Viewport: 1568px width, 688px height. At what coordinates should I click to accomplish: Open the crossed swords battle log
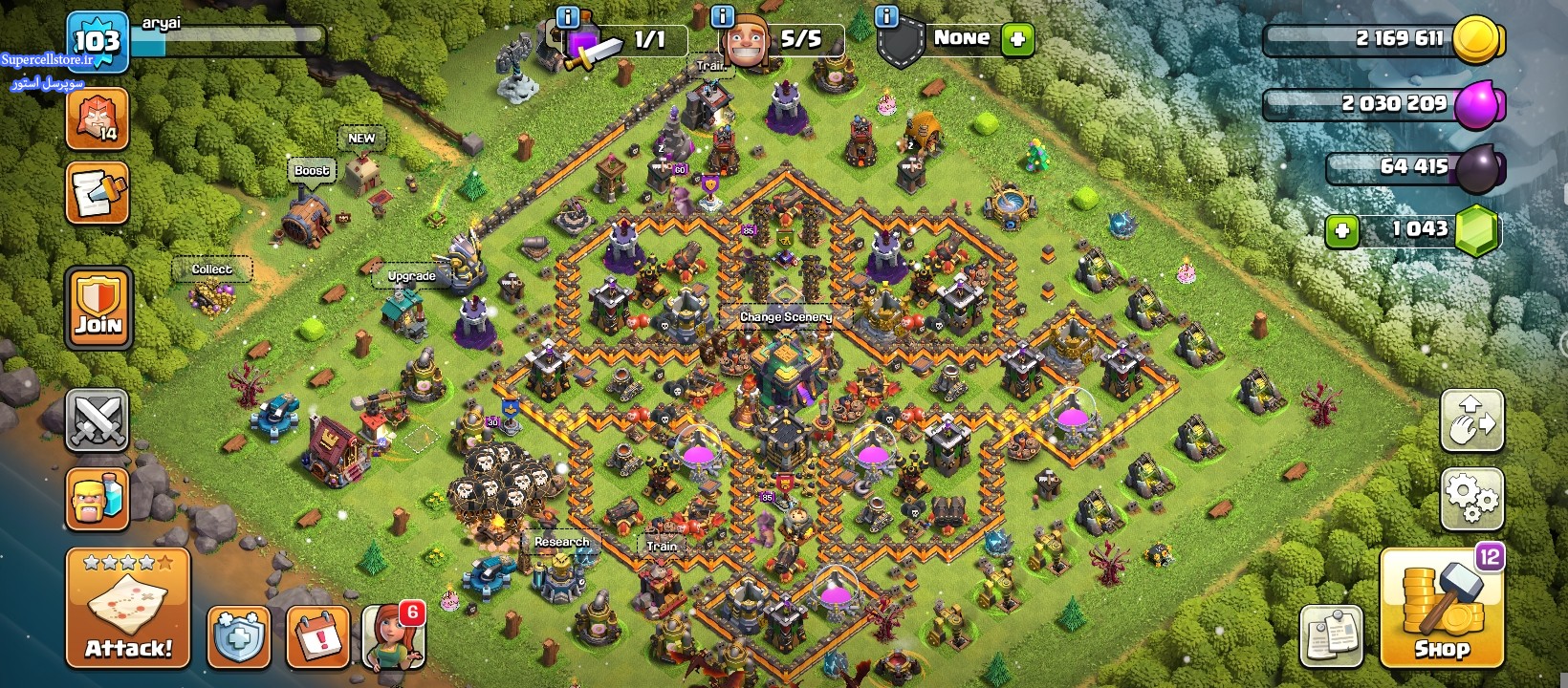tap(98, 419)
